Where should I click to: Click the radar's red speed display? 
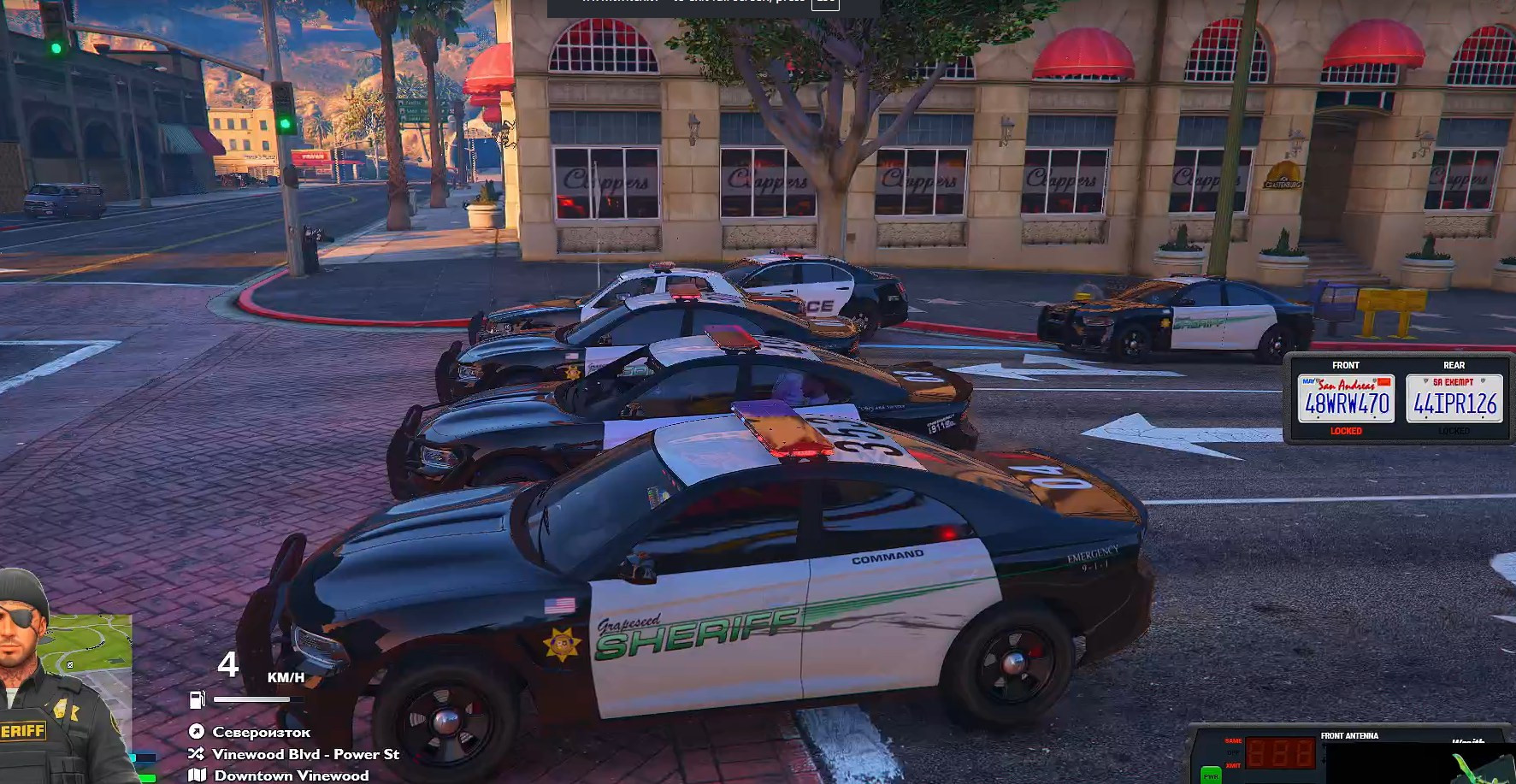tap(1280, 753)
